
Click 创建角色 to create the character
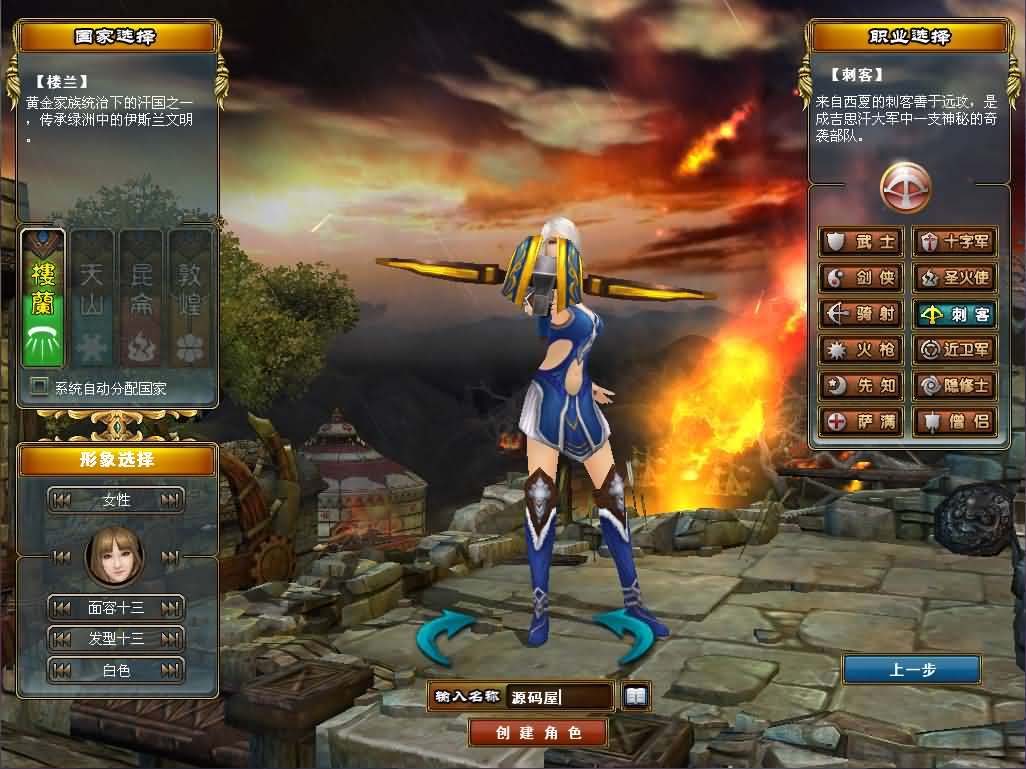[538, 732]
